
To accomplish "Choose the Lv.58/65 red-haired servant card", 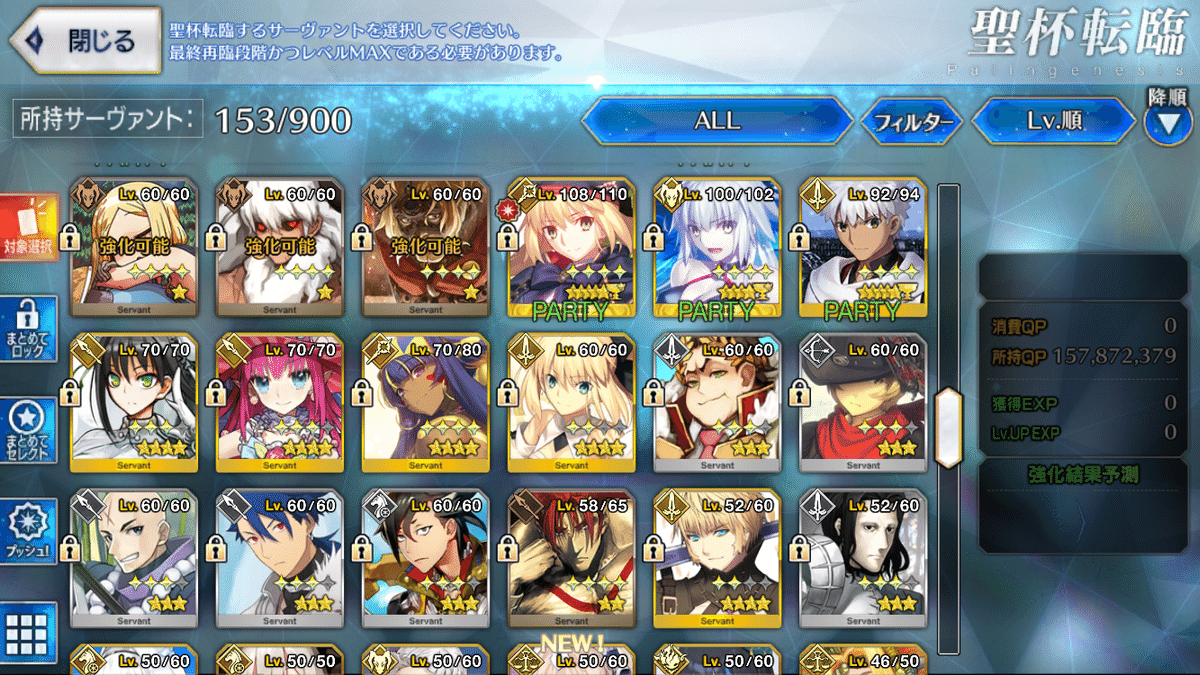I will [571, 558].
